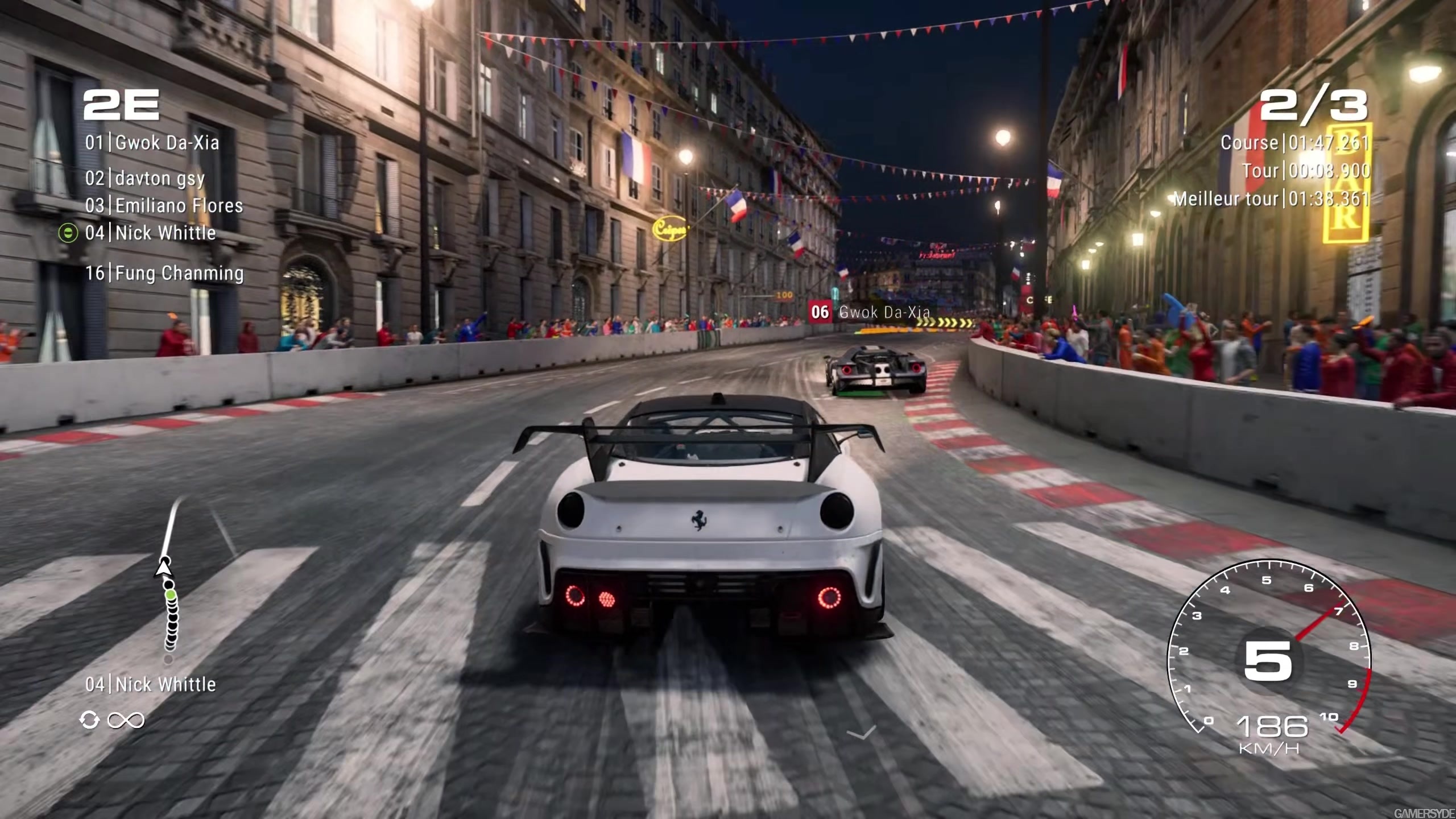The width and height of the screenshot is (1456, 819).
Task: Select Gwok Da-Xia's first-place standings row
Action: coord(152,143)
